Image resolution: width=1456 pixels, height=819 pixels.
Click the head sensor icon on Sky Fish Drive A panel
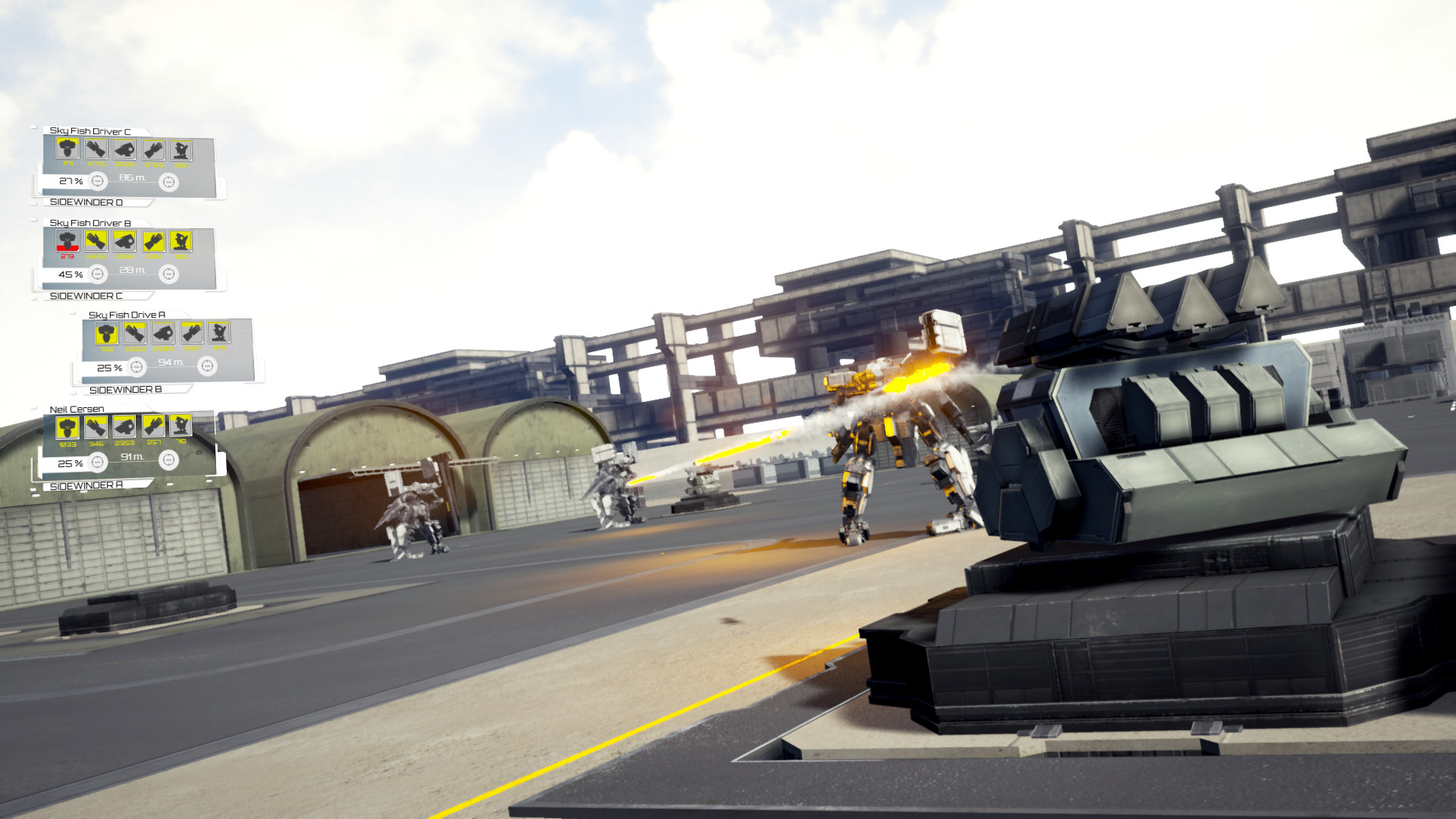click(162, 332)
